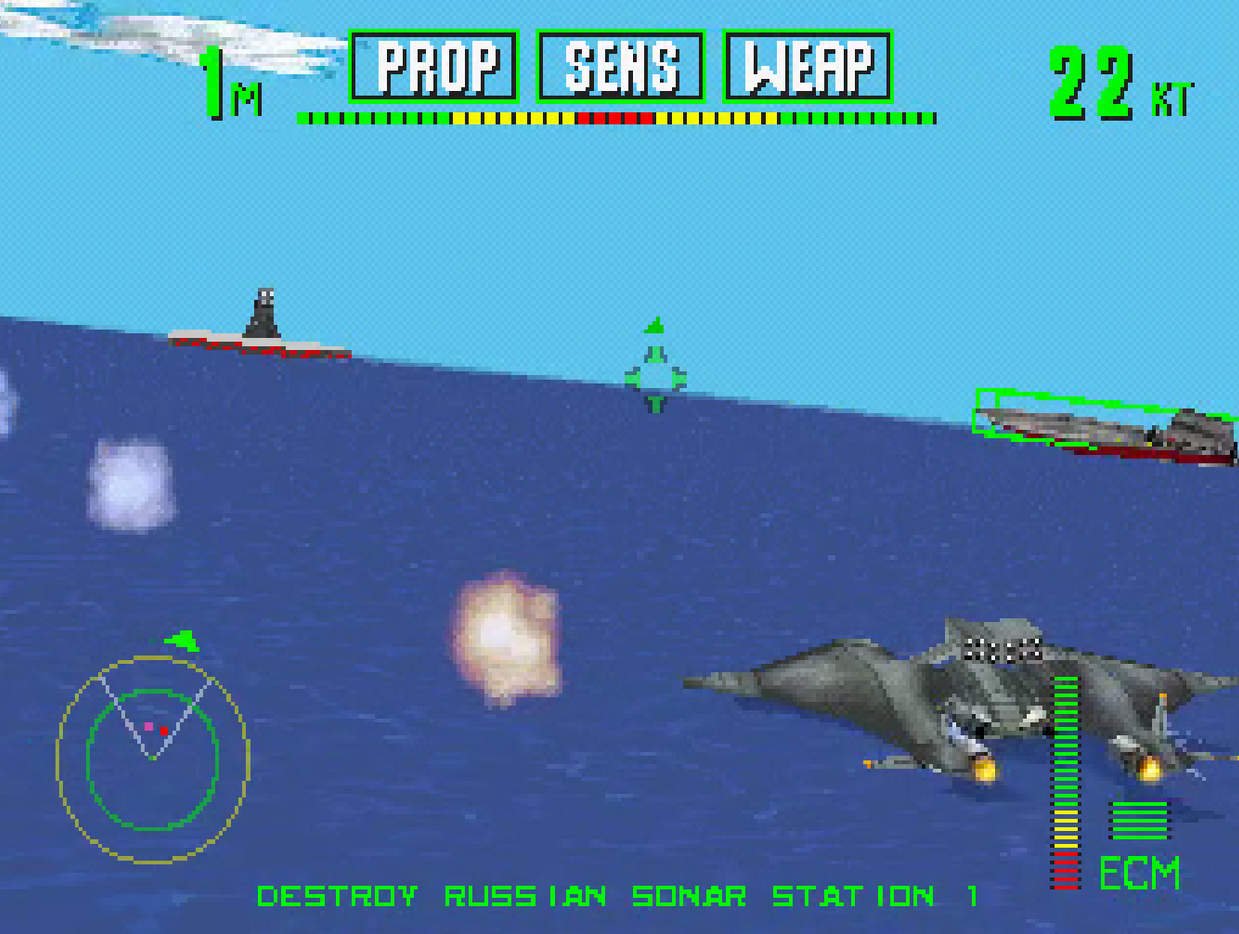Click the green targeting reticle
This screenshot has width=1239, height=934.
(655, 377)
